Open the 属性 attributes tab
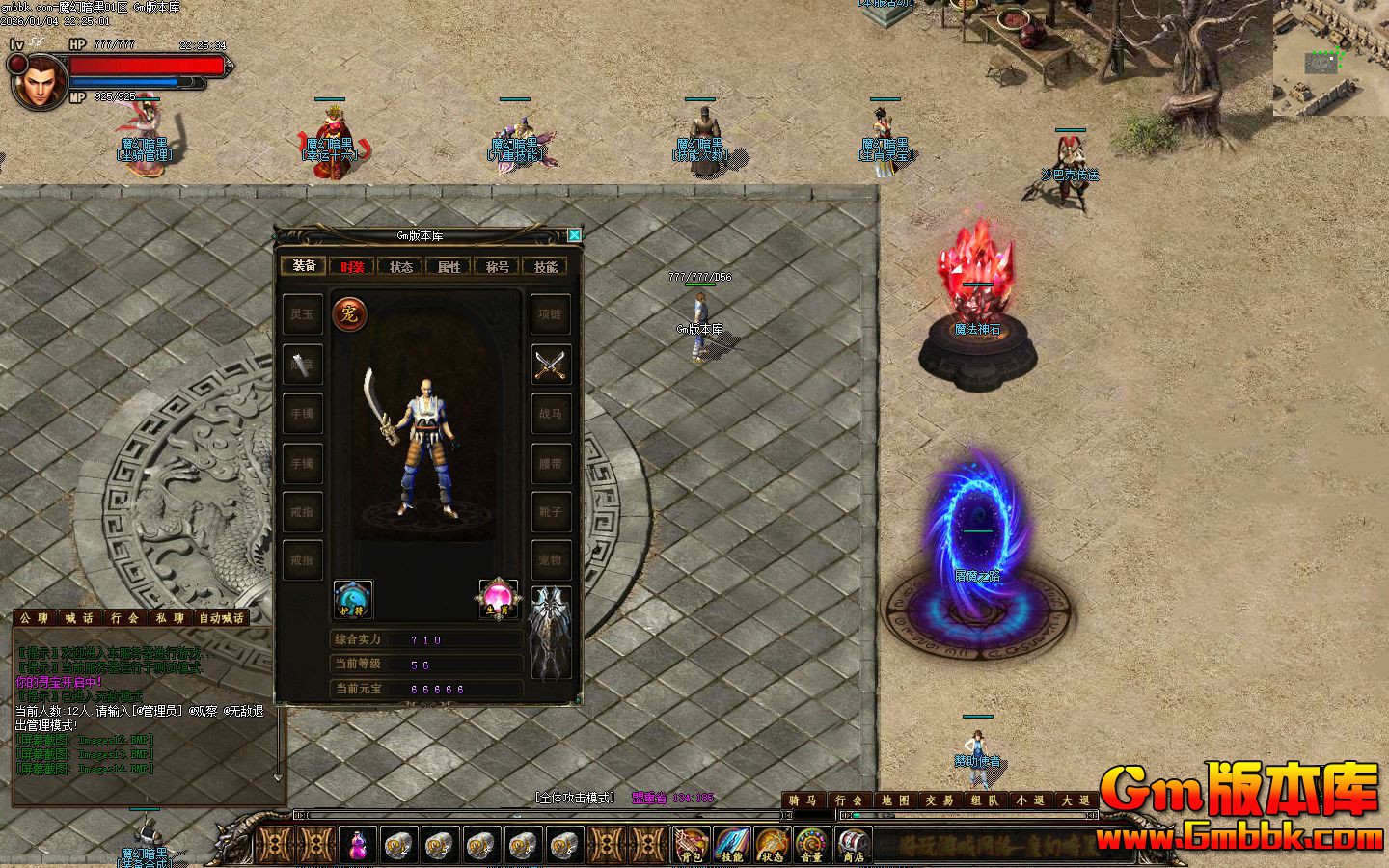Screen dimensions: 1389x868 click(449, 266)
